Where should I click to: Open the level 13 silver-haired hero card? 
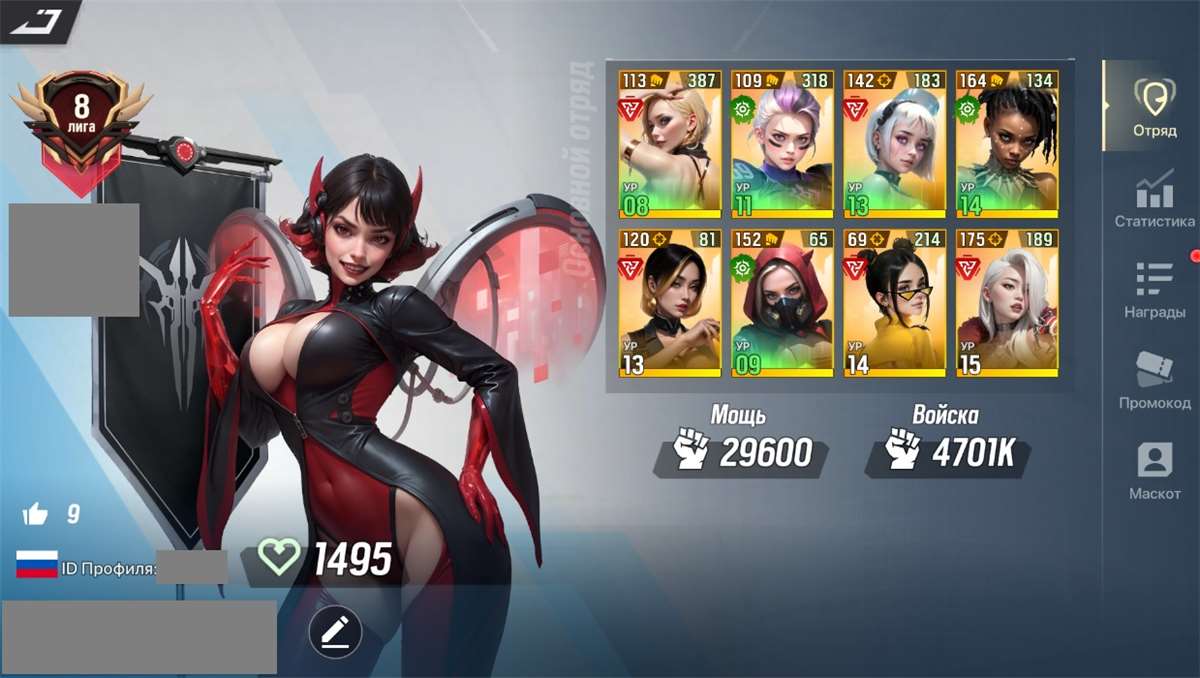coord(894,144)
